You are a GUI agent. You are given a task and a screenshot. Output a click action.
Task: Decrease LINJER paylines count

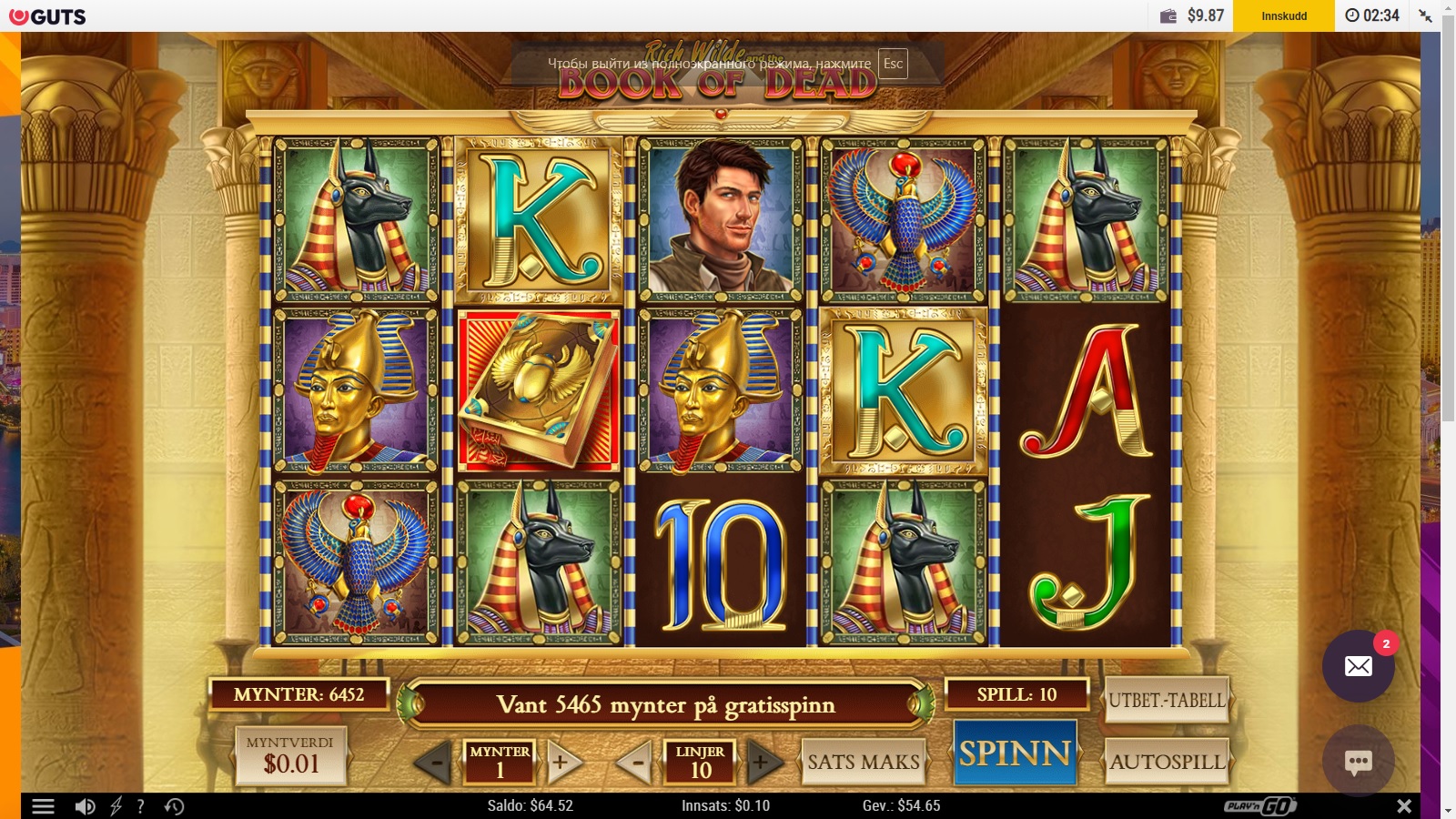click(x=636, y=763)
